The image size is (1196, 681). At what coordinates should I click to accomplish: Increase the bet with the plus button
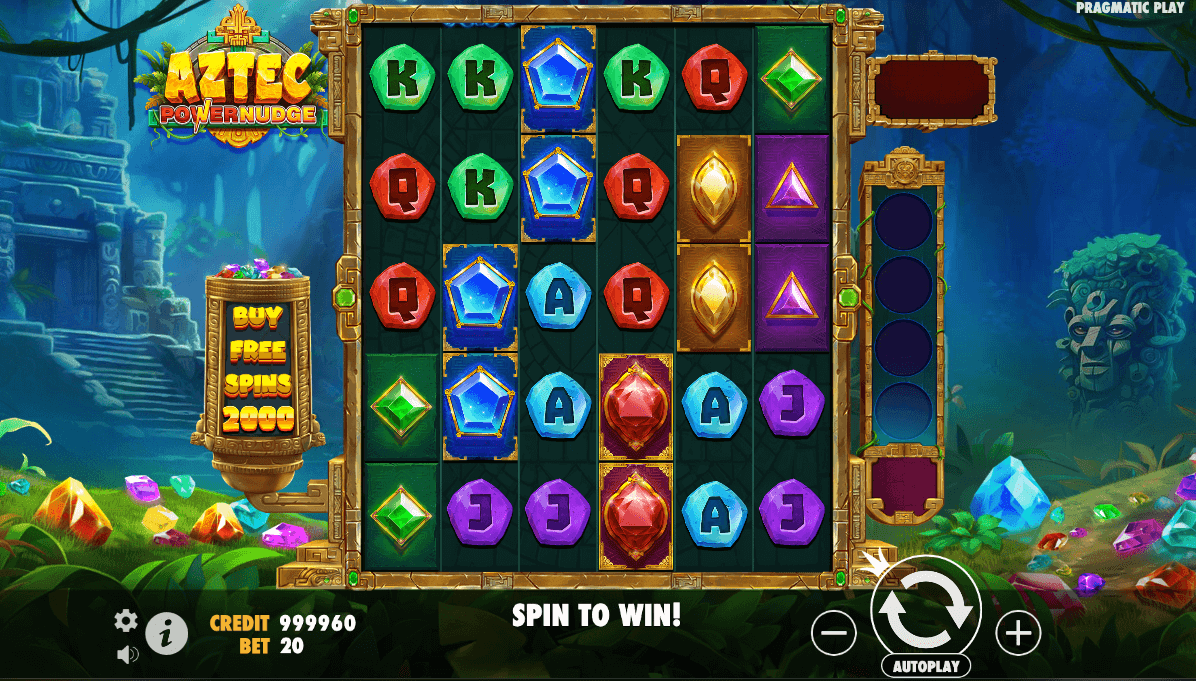tap(1018, 633)
